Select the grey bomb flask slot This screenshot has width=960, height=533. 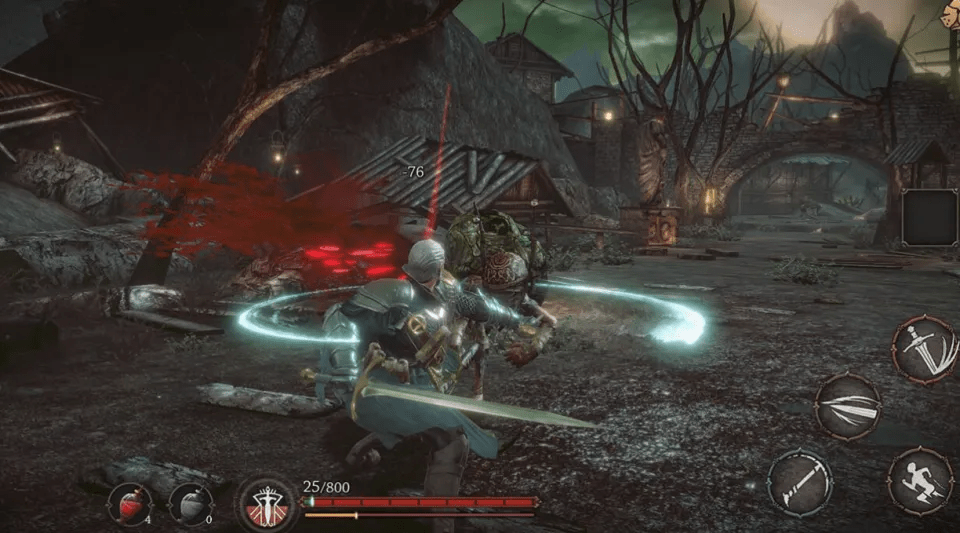click(x=191, y=503)
